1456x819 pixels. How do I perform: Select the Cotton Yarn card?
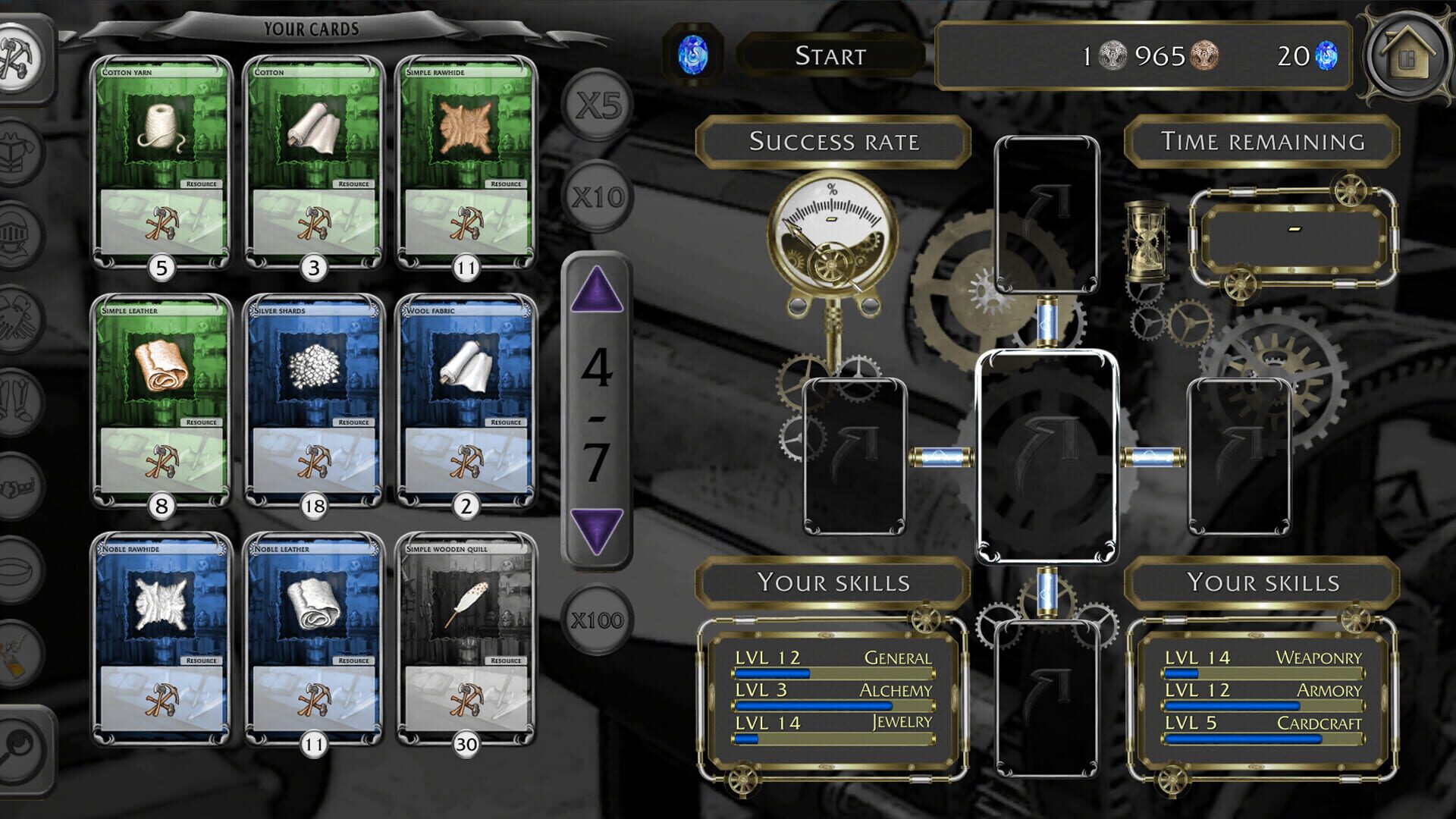point(161,163)
